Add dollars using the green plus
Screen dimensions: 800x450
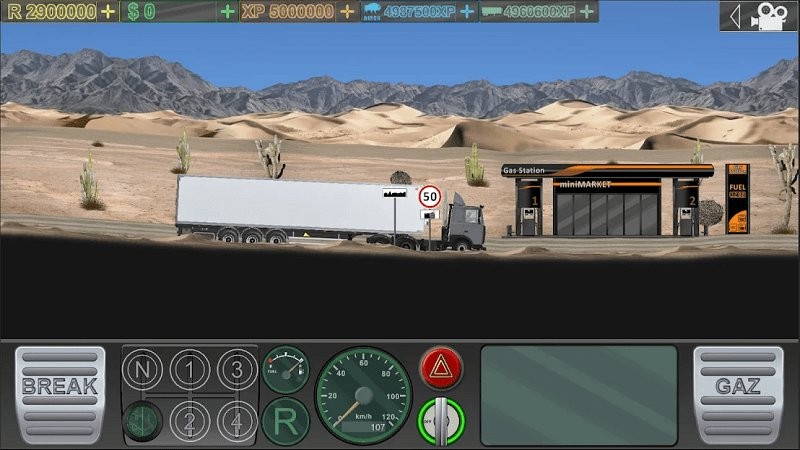228,12
